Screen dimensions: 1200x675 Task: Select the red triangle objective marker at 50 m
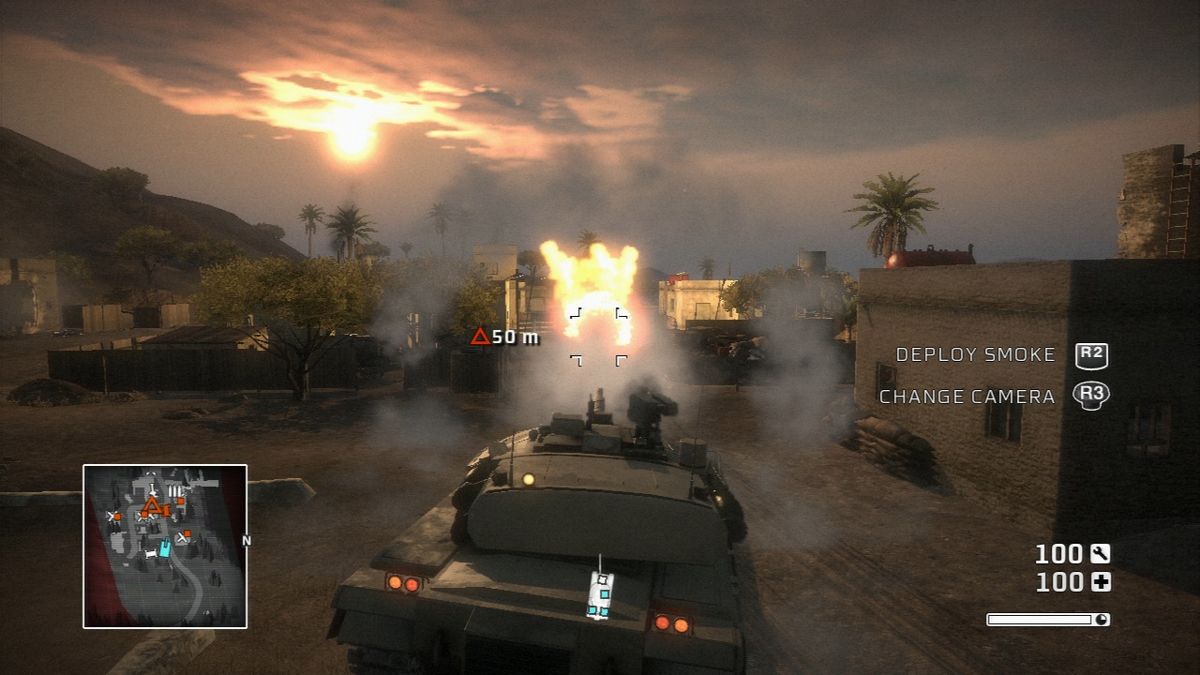click(x=480, y=337)
